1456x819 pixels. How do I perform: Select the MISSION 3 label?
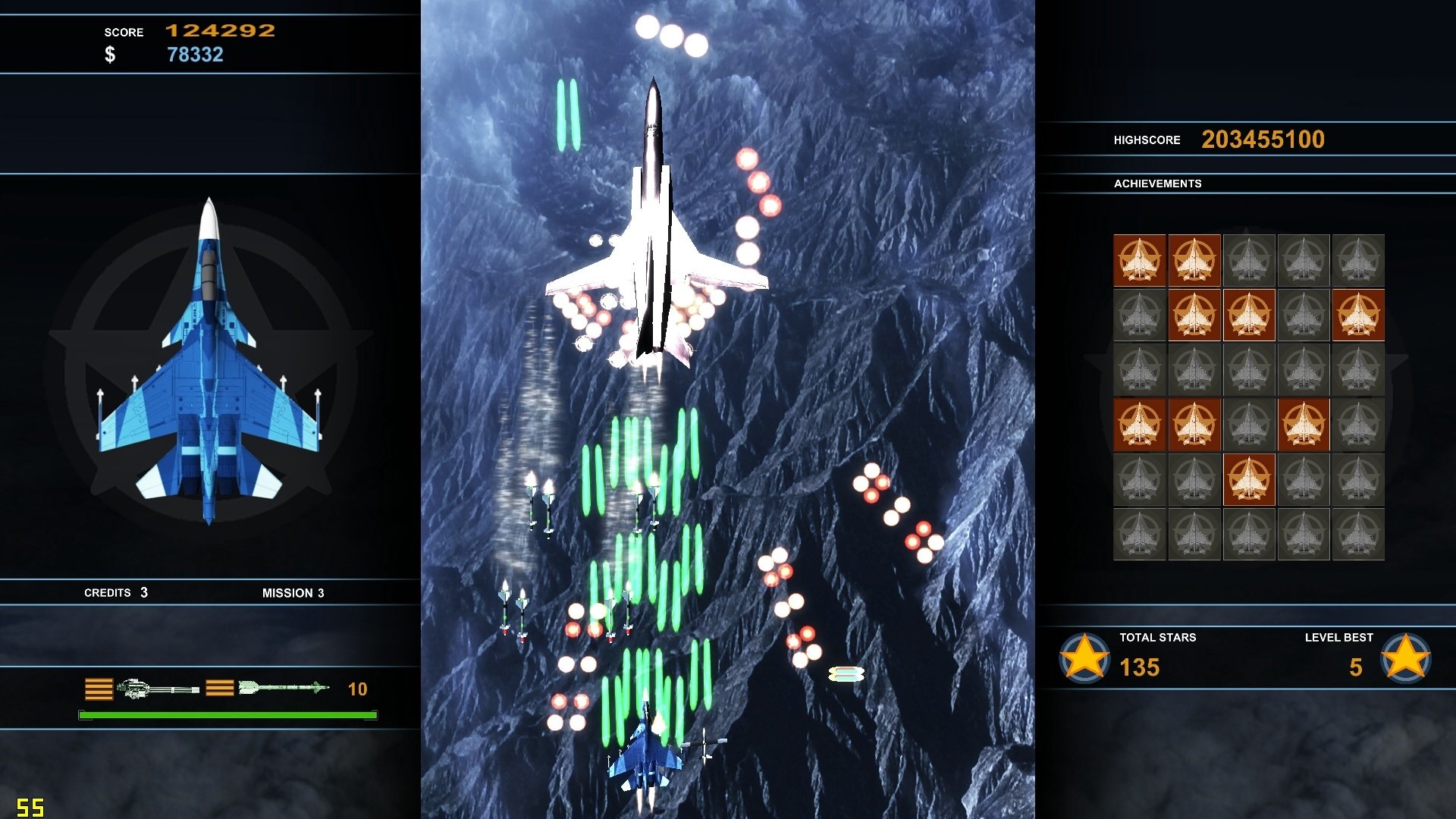pyautogui.click(x=293, y=593)
